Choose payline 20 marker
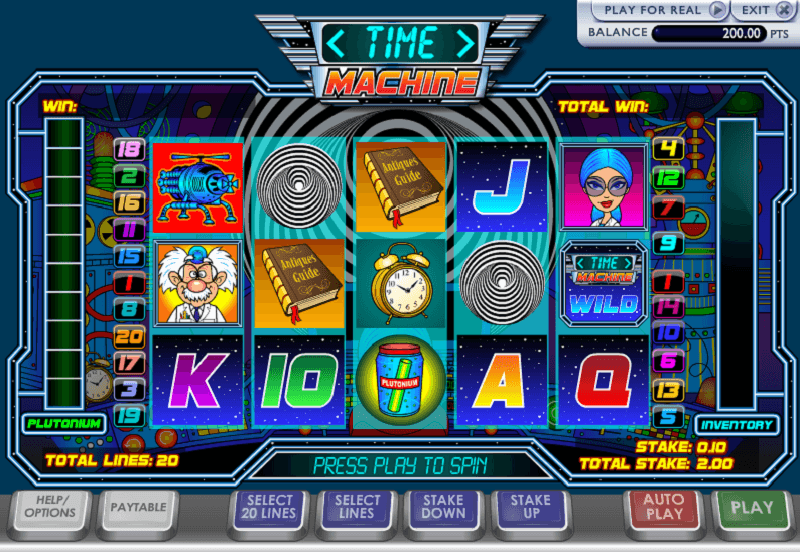 tap(130, 337)
